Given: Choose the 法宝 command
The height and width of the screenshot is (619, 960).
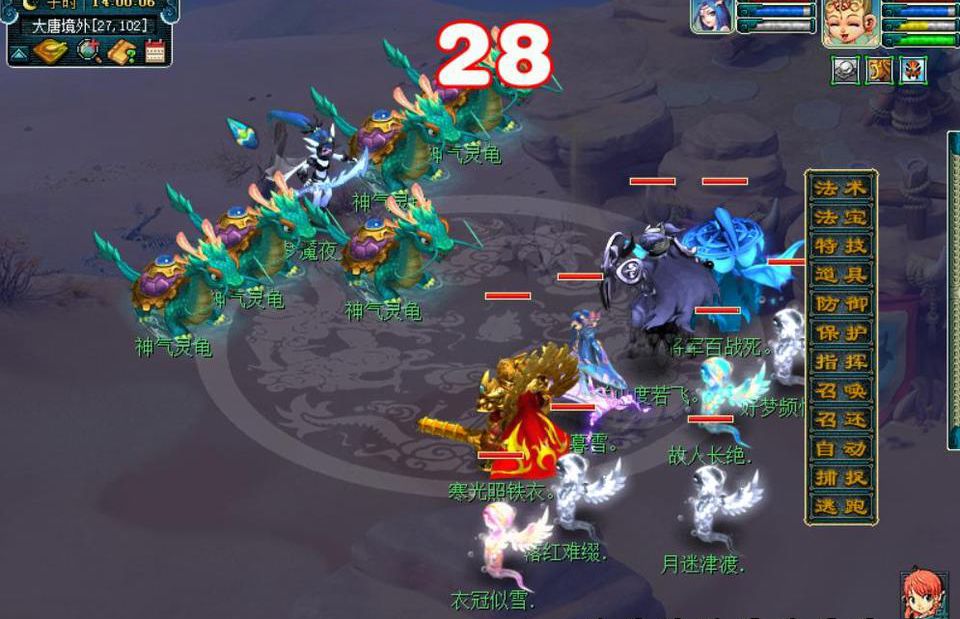Looking at the screenshot, I should (x=841, y=217).
